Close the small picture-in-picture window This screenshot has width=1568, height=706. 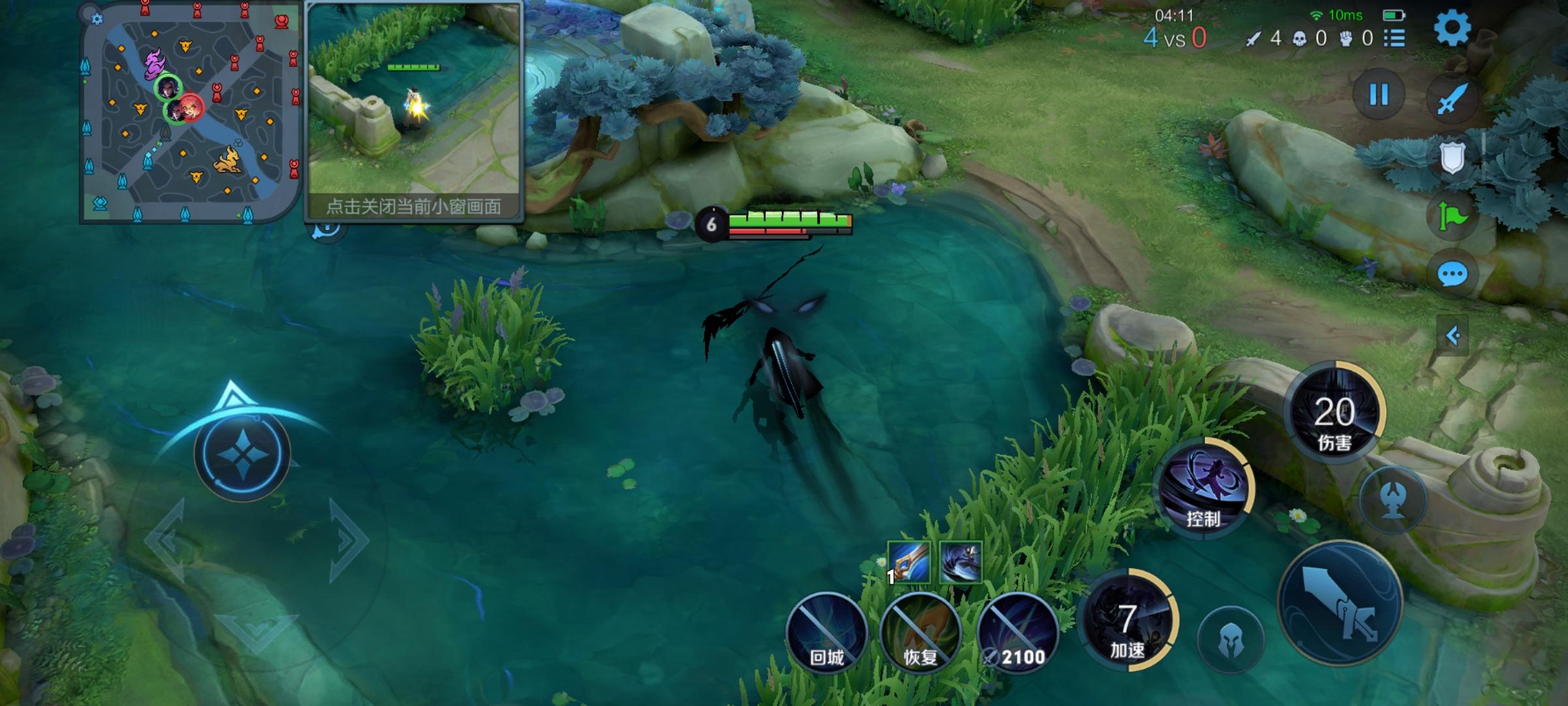point(414,207)
